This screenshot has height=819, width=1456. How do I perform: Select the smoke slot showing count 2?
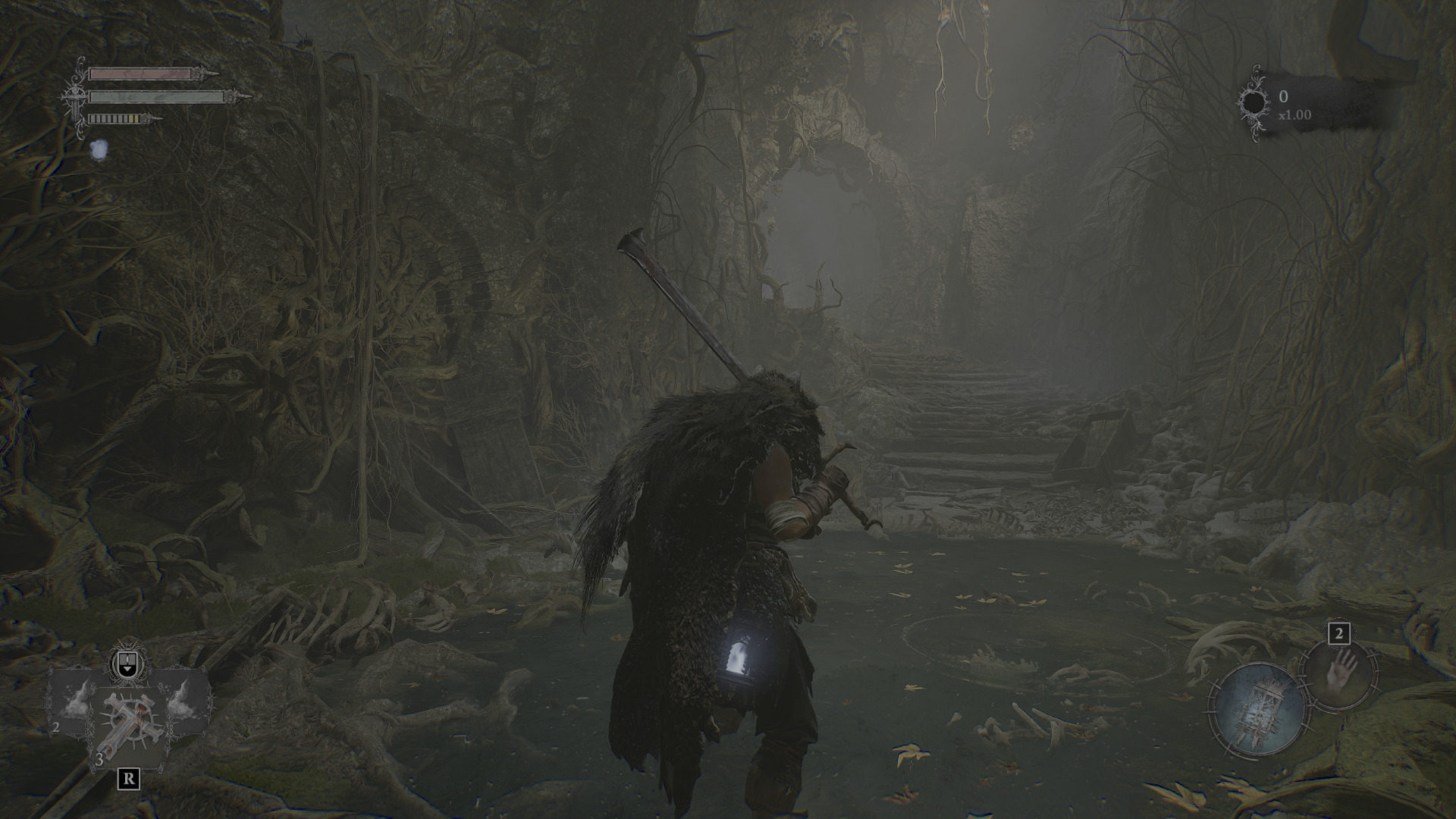pos(74,702)
